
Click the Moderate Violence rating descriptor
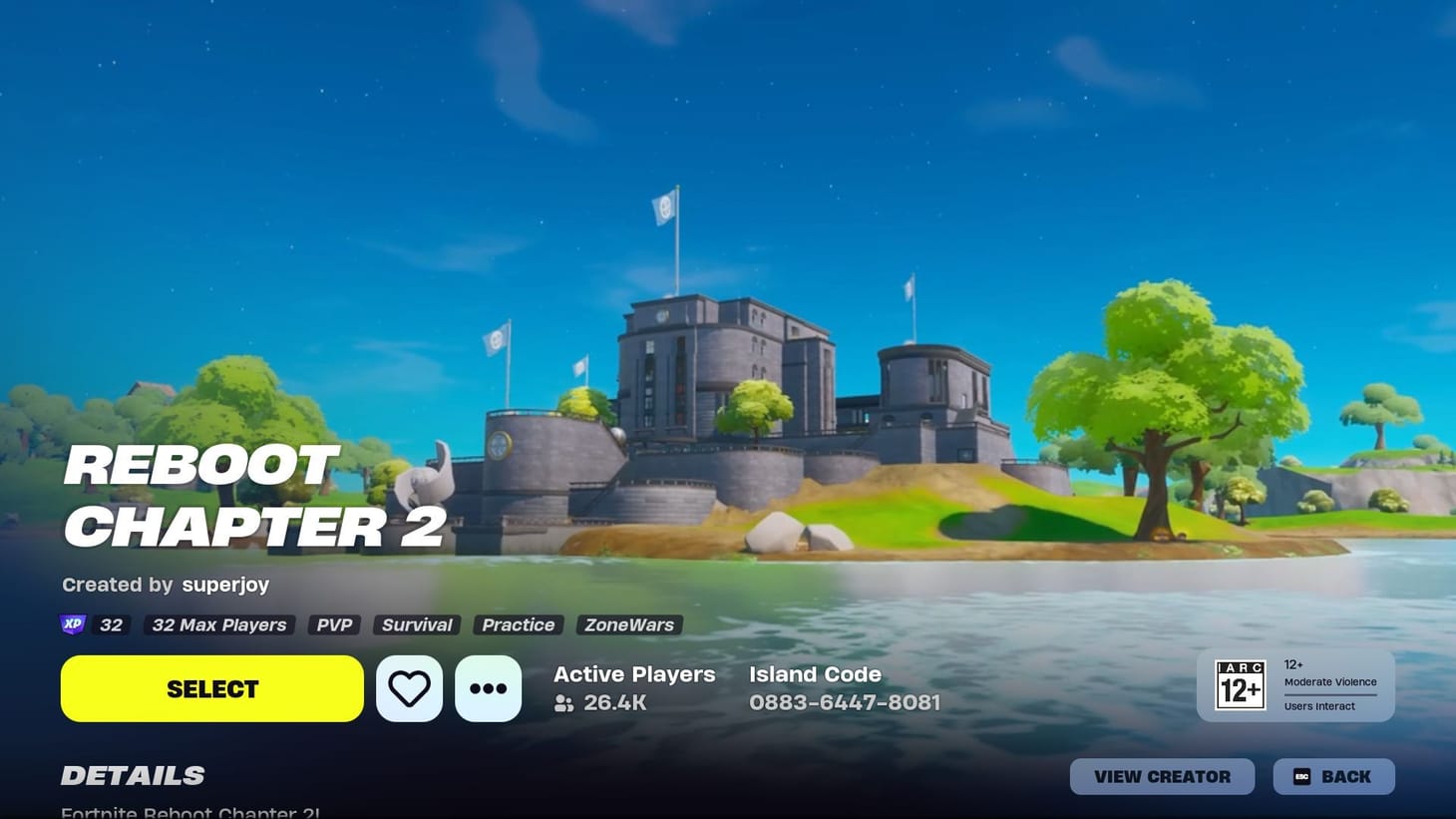(x=1330, y=682)
